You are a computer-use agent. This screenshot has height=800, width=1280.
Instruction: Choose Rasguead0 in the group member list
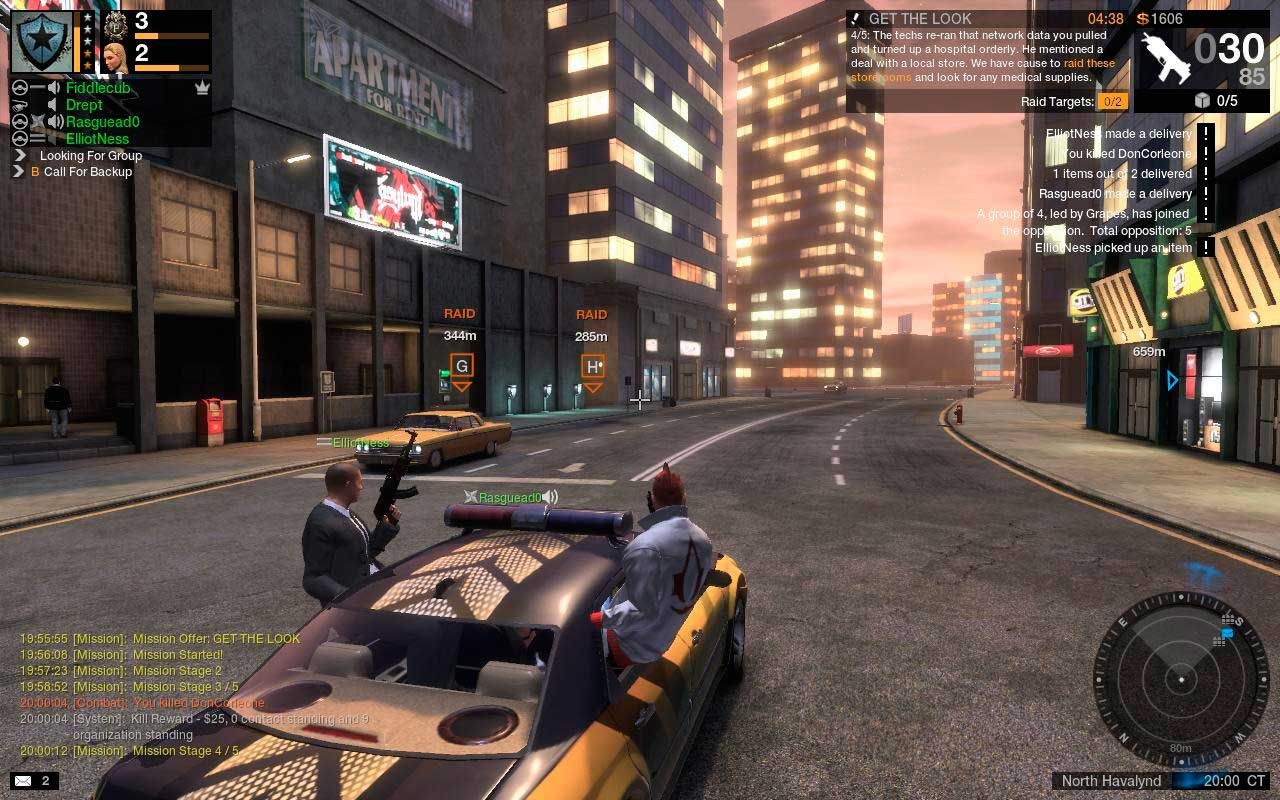[102, 122]
